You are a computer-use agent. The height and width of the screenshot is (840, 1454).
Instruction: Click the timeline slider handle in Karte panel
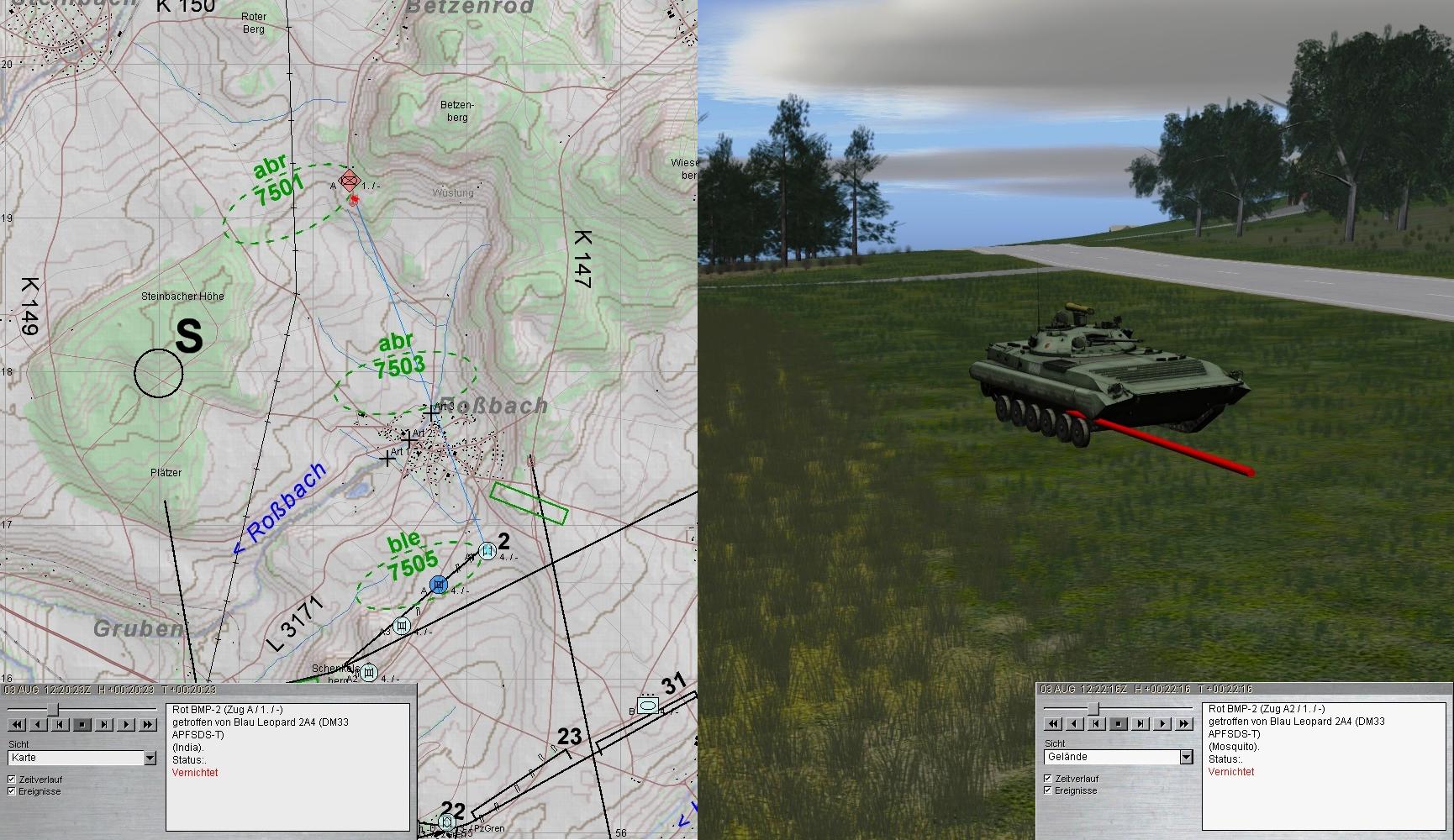(x=52, y=710)
